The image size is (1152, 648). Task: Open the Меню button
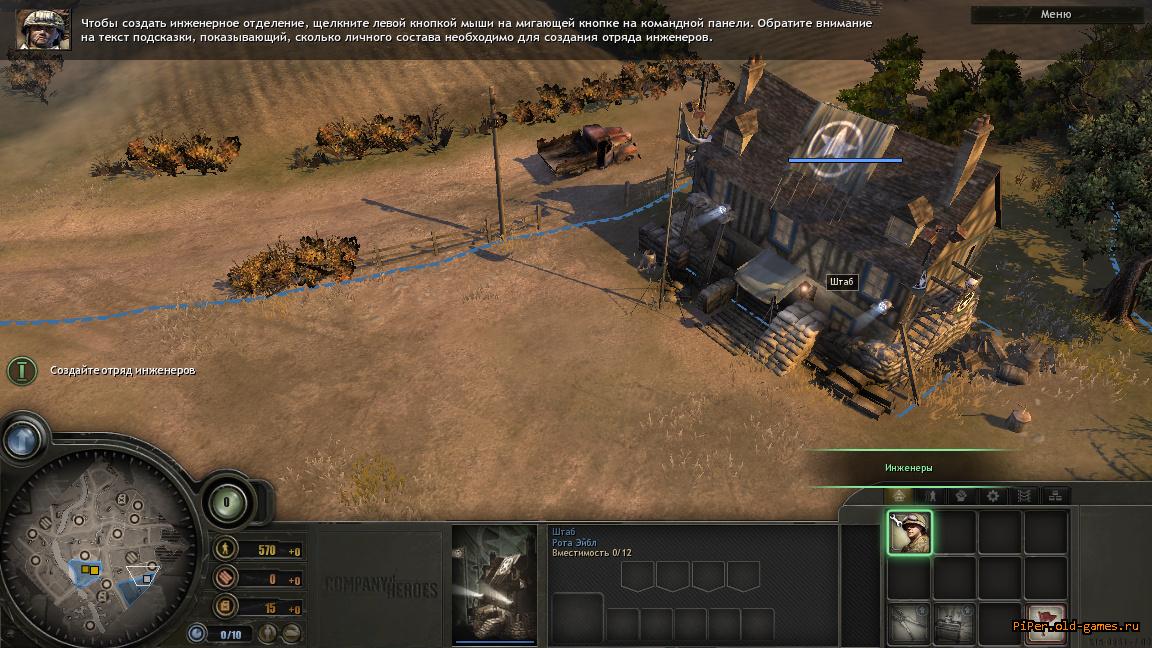point(1055,14)
